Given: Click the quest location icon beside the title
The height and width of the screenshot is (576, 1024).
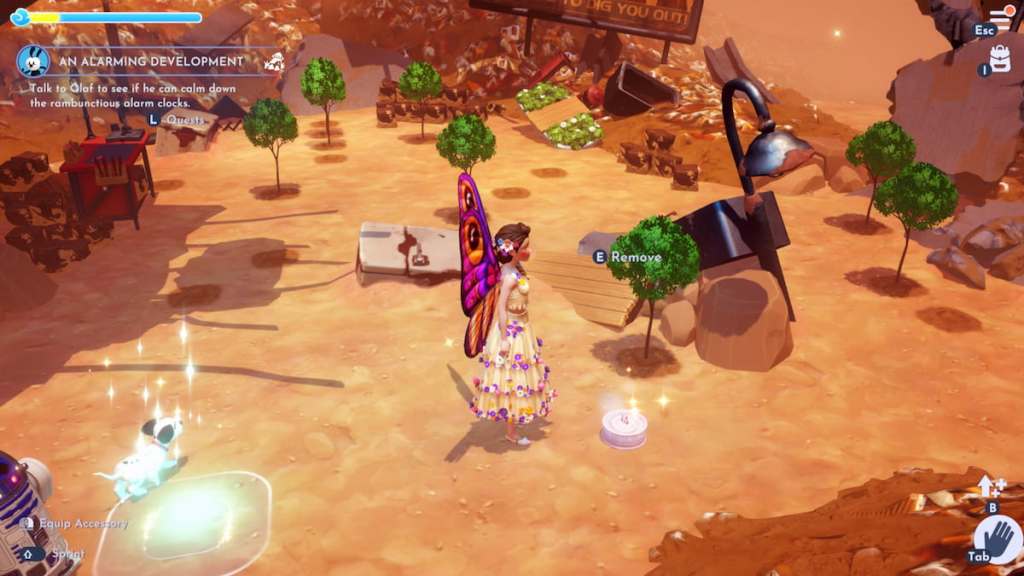Looking at the screenshot, I should pos(274,62).
